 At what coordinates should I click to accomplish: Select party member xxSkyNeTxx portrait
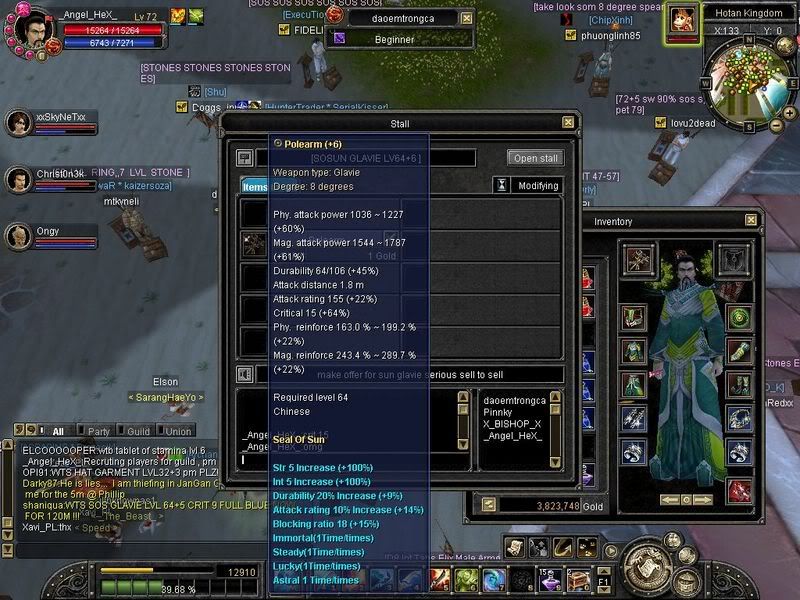[x=20, y=123]
